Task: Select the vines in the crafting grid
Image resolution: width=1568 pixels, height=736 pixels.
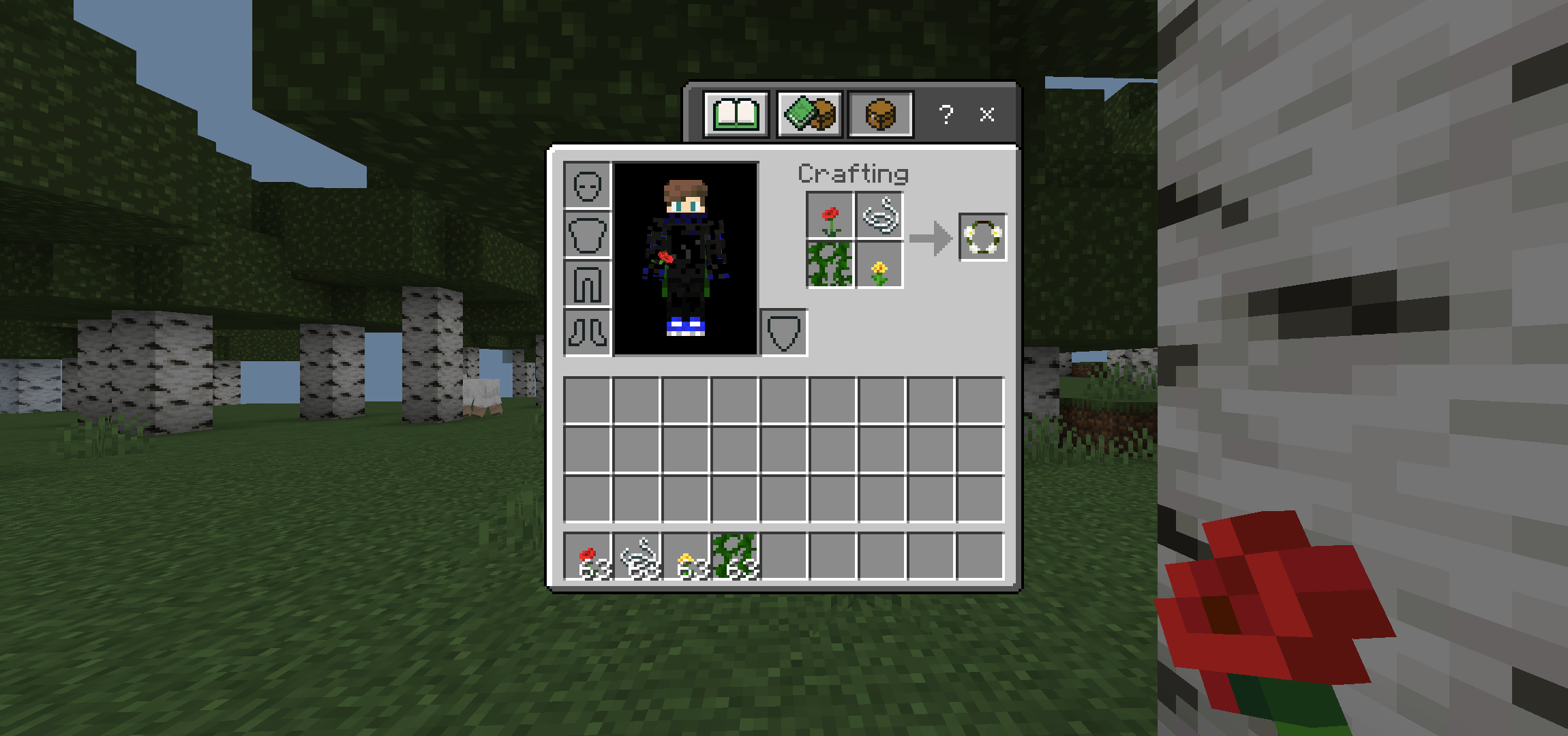Action: pos(830,264)
